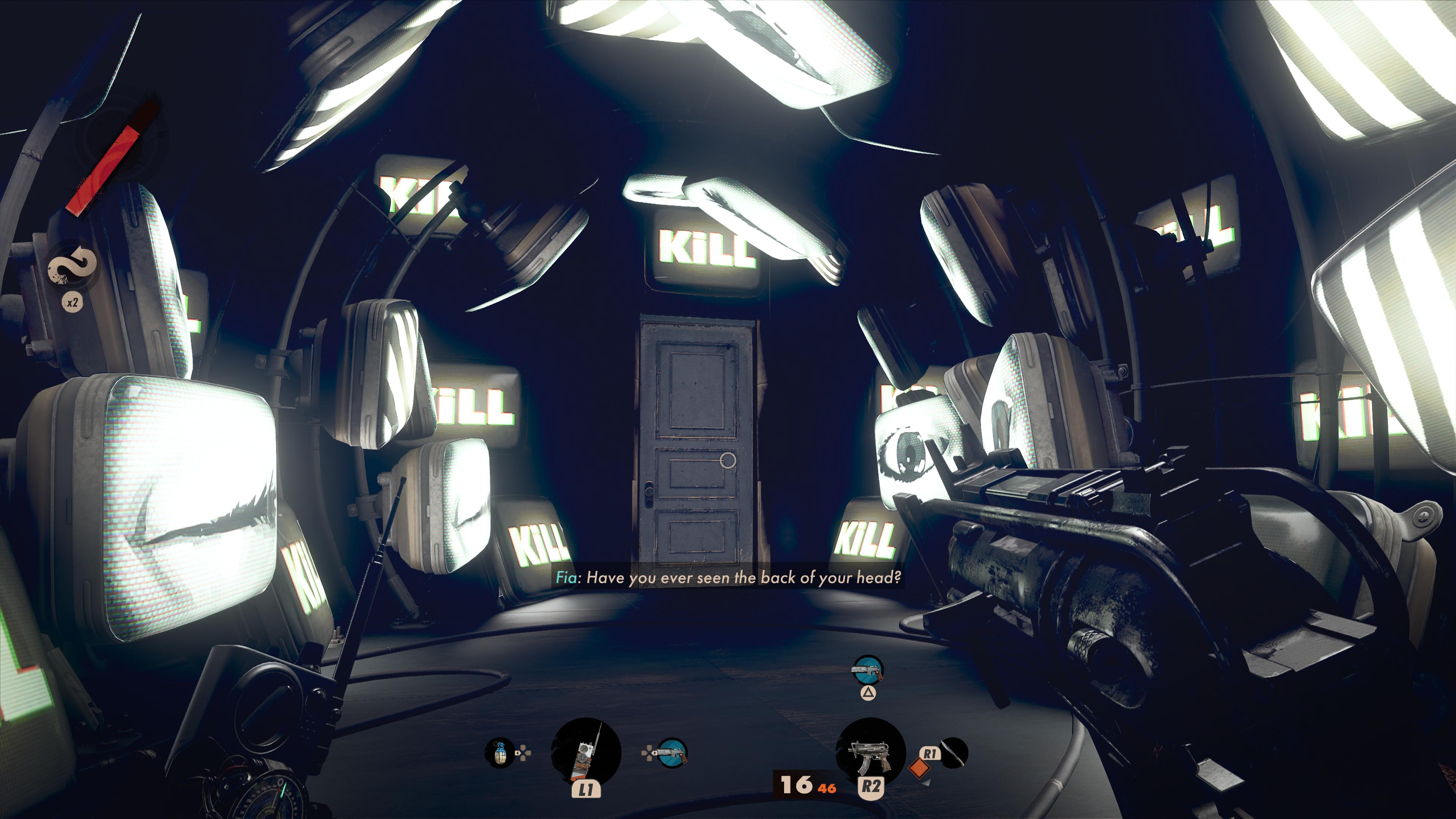Image resolution: width=1456 pixels, height=819 pixels.
Task: Click the machete melee icon
Action: click(954, 752)
